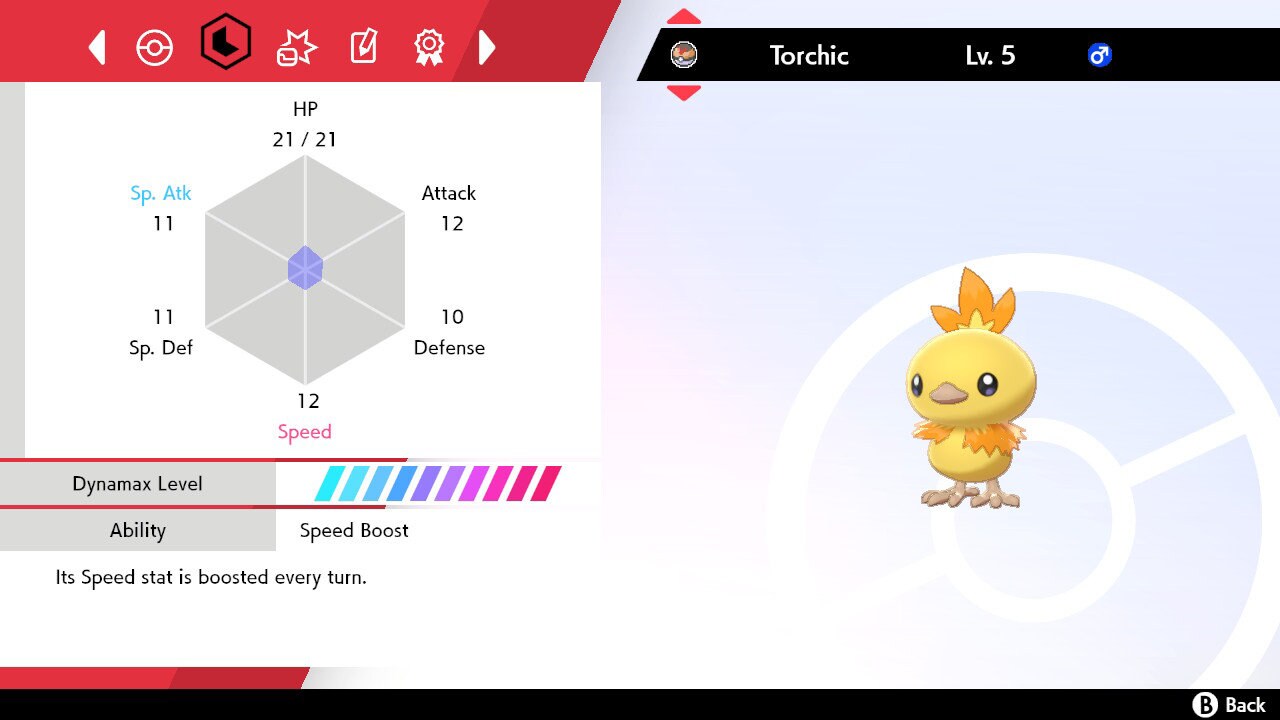Open the moves star icon tab
Image resolution: width=1280 pixels, height=720 pixels.
[294, 46]
